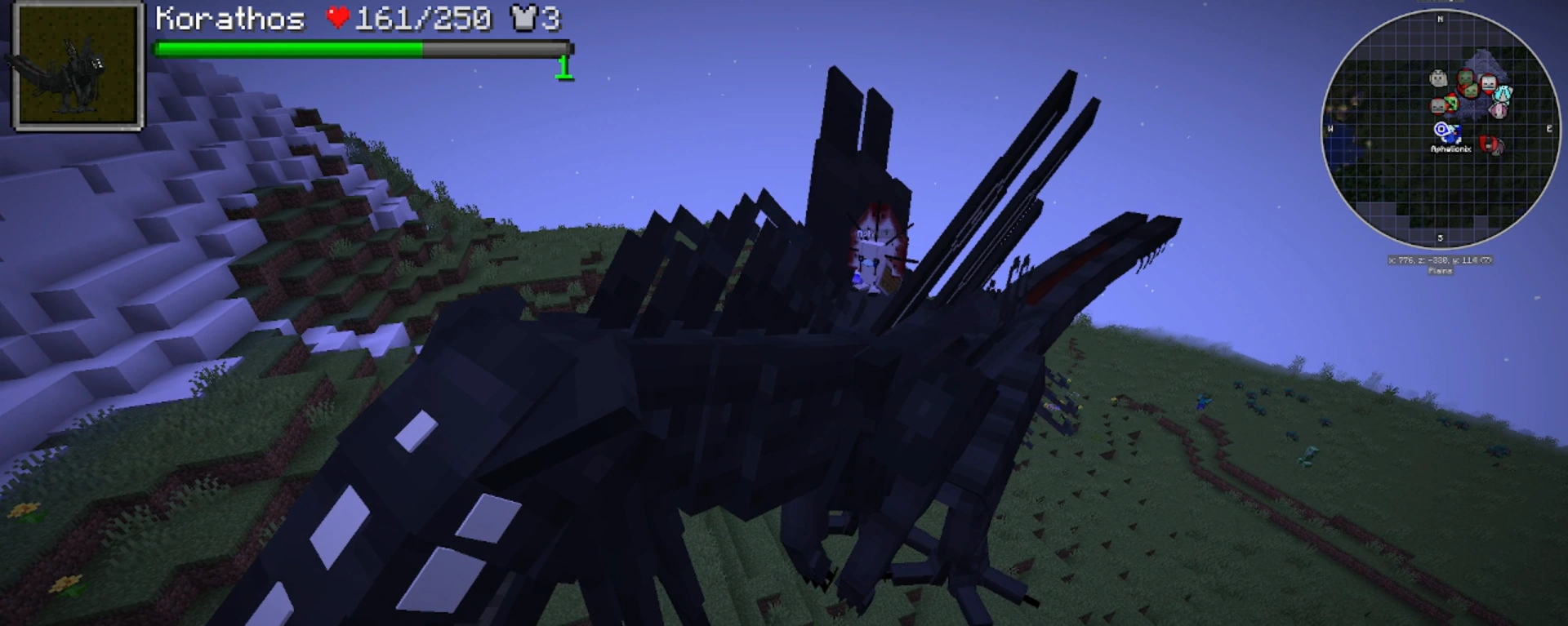1568x626 pixels.
Task: Click the blue Aphelionix player marker on the minimap
Action: coord(1443,131)
